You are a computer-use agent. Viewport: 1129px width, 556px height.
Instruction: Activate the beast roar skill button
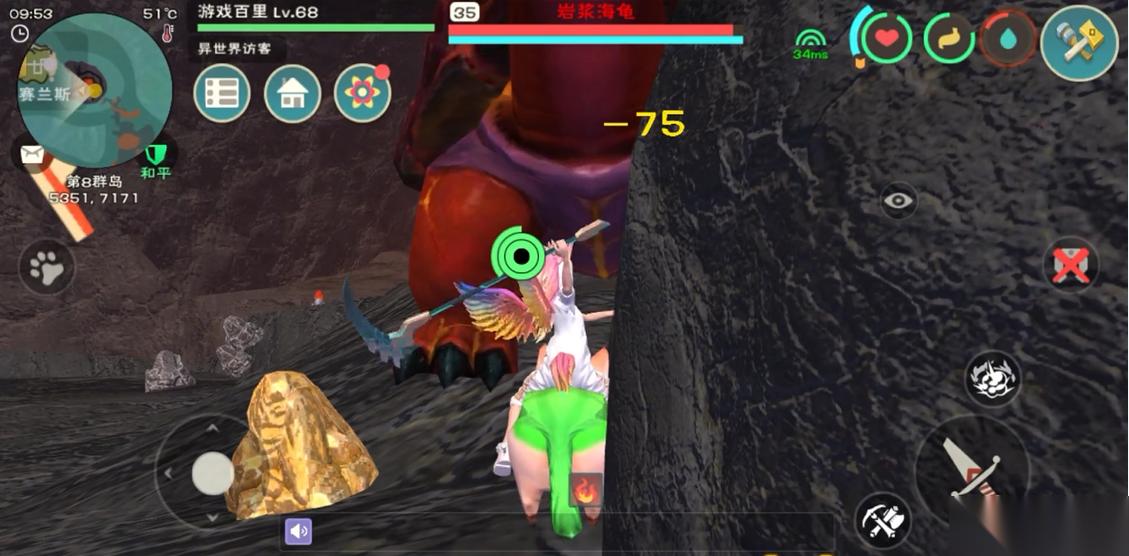pyautogui.click(x=993, y=379)
